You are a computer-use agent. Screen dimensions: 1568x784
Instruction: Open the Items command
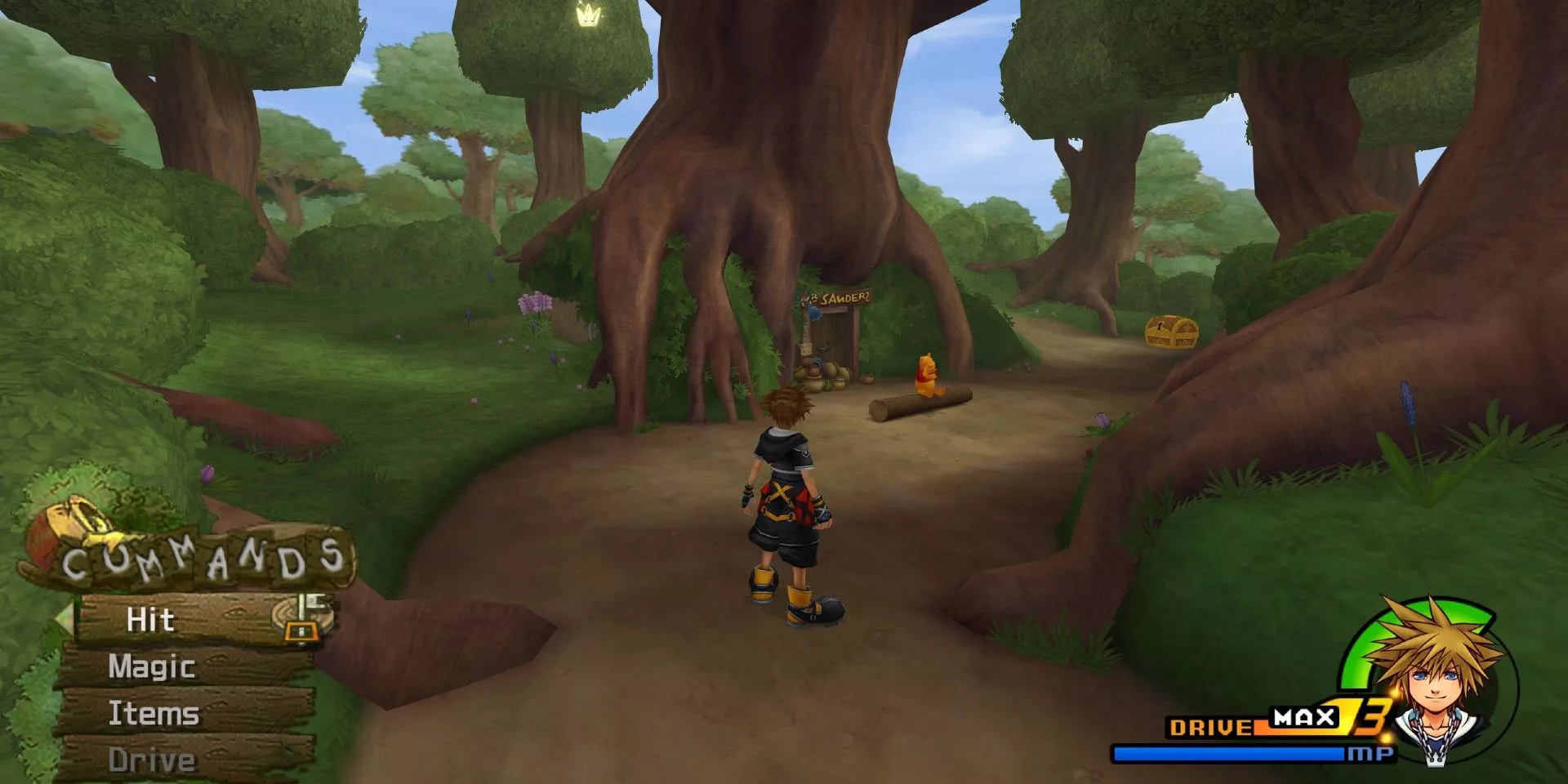[154, 713]
